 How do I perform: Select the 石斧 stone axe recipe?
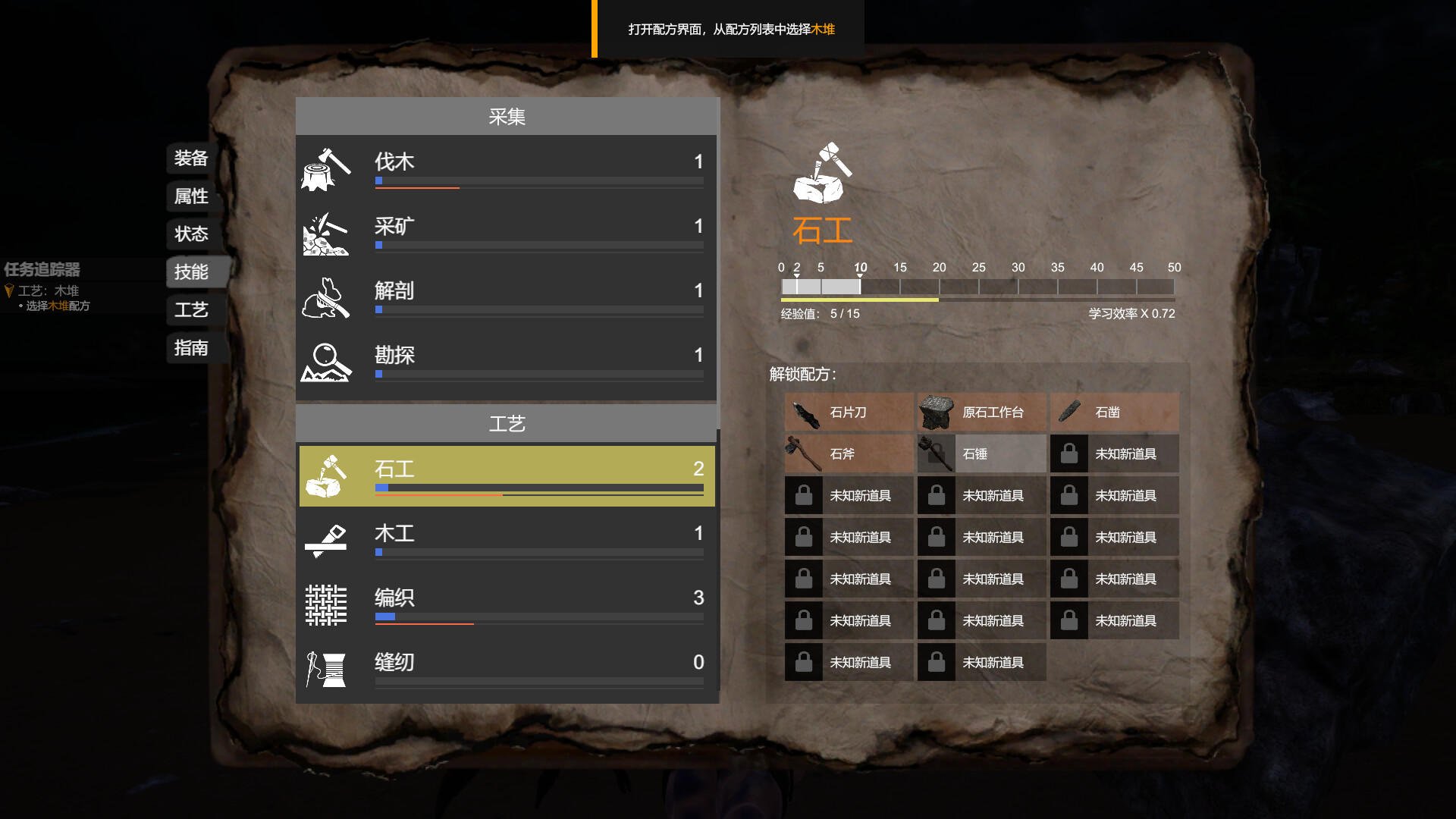coord(803,453)
